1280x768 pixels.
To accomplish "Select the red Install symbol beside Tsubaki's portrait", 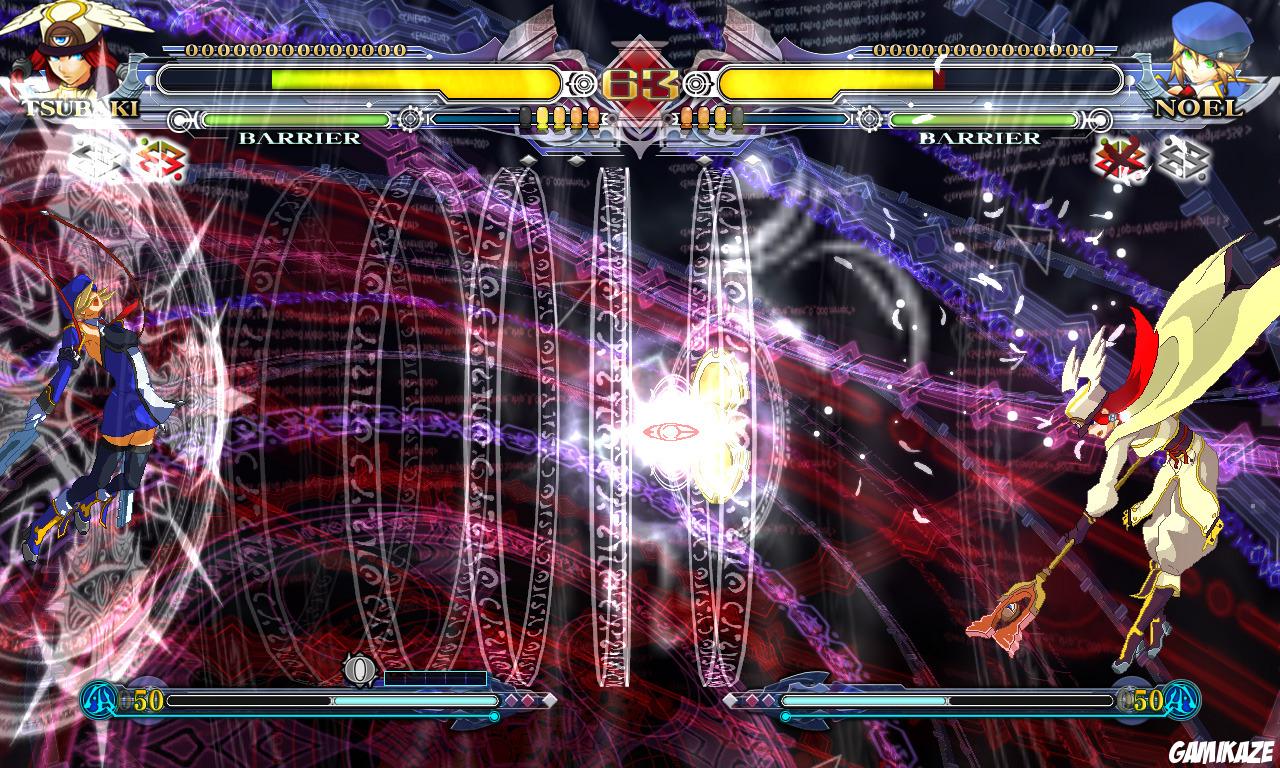I will click(x=160, y=160).
